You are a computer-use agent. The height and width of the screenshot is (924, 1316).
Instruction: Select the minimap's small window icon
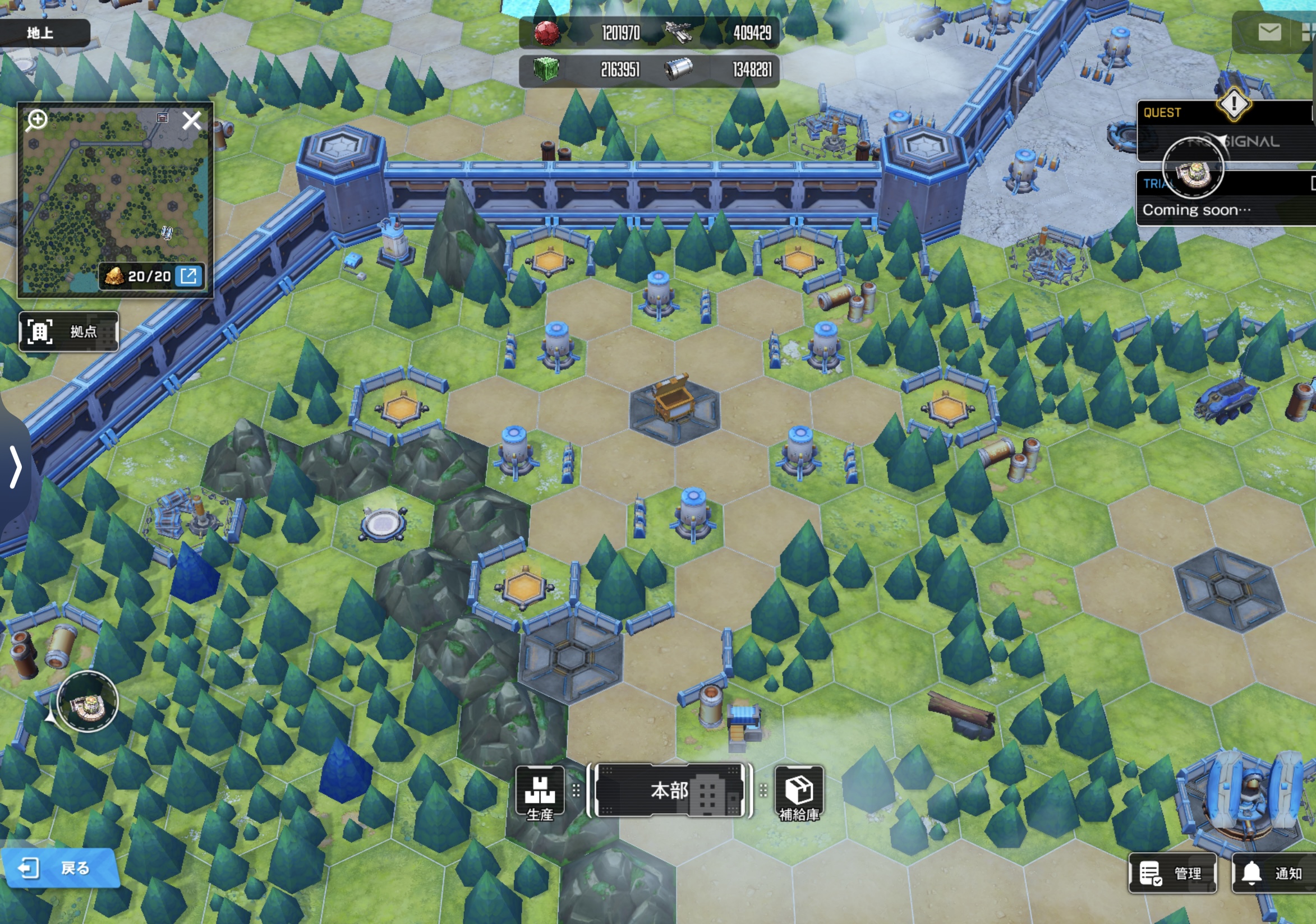click(162, 117)
